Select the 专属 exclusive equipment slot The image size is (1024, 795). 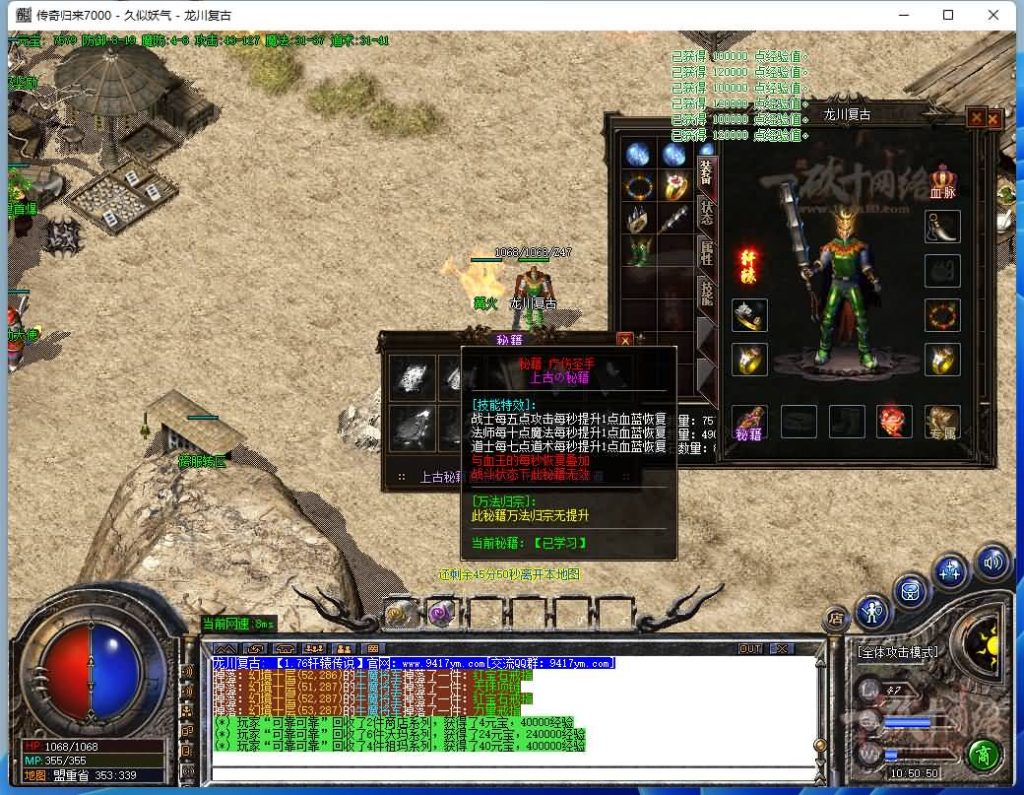click(x=942, y=421)
